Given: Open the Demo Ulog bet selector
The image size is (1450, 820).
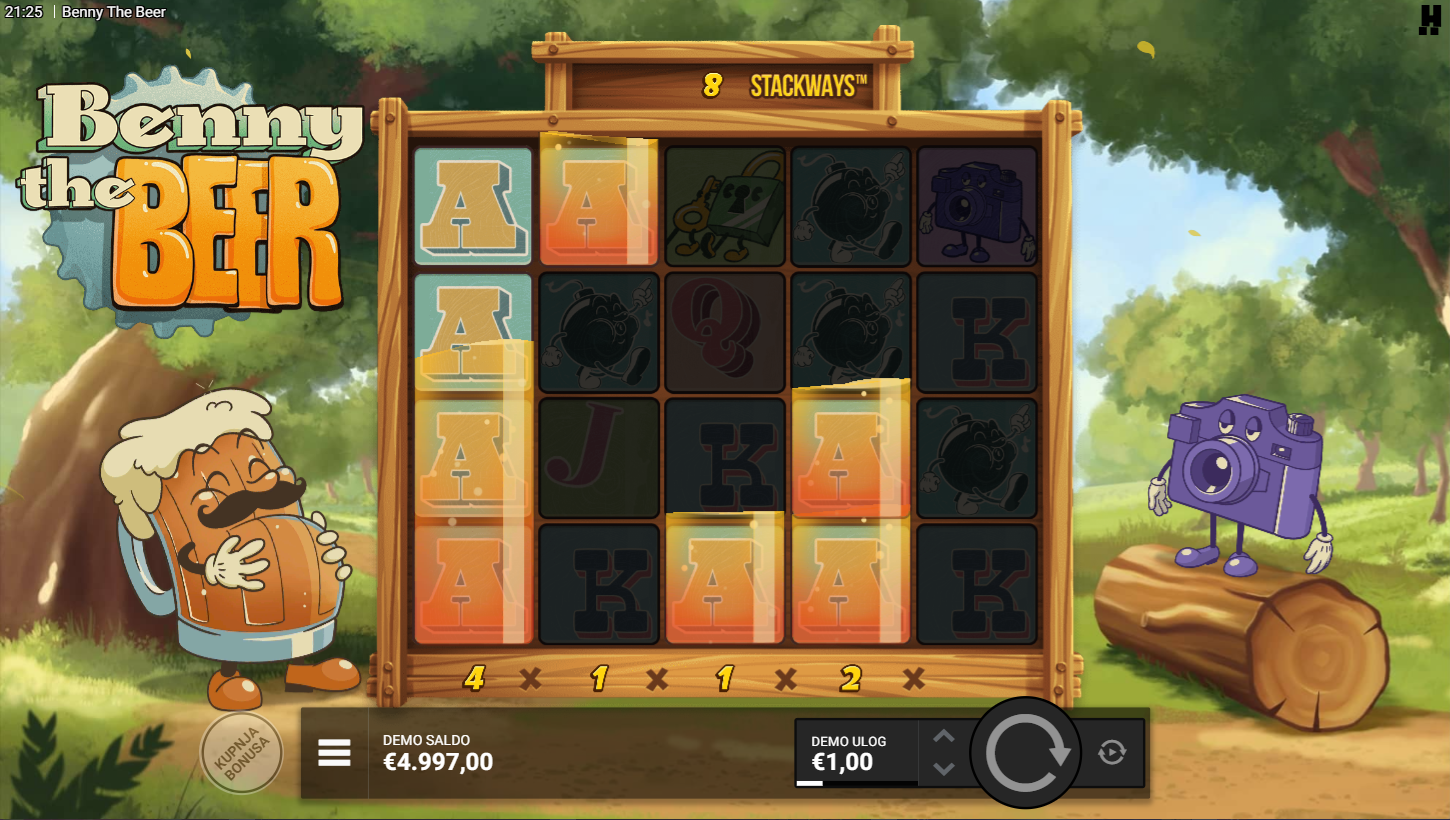Looking at the screenshot, I should point(855,753).
